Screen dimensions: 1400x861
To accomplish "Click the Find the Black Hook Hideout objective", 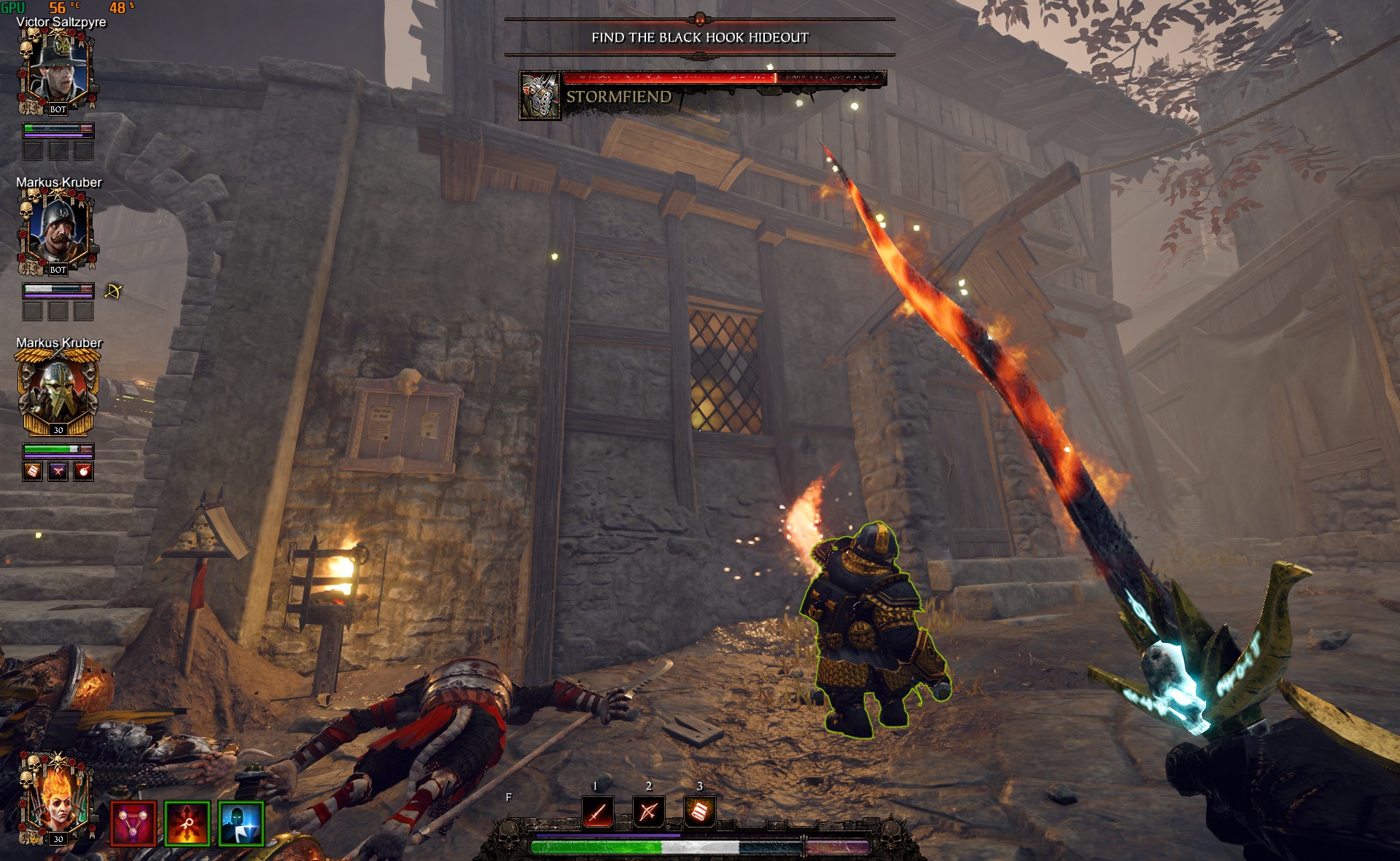I will pos(700,37).
